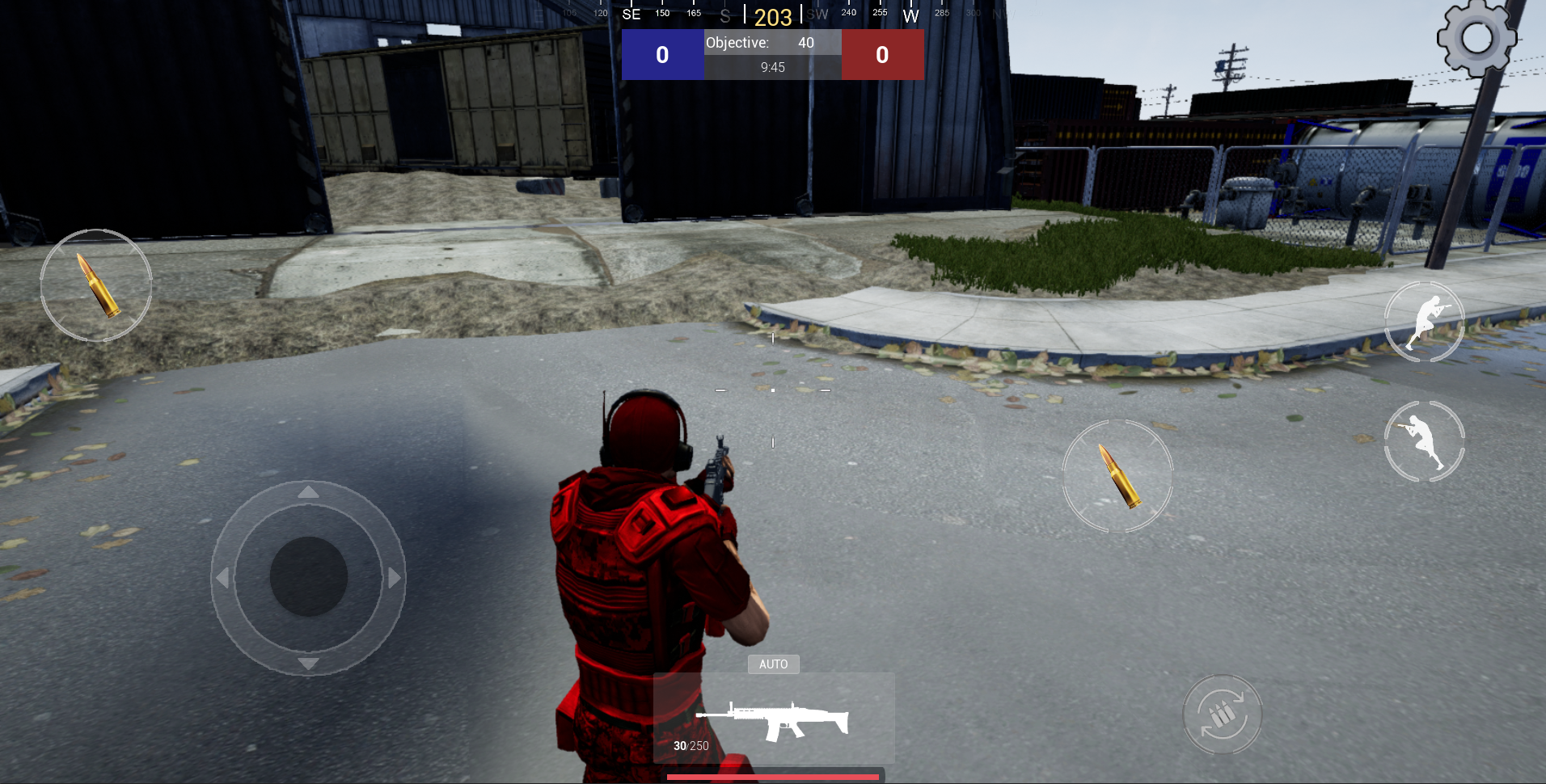Open the scoreboard showing 0 - 0
1546x784 pixels.
tap(772, 54)
